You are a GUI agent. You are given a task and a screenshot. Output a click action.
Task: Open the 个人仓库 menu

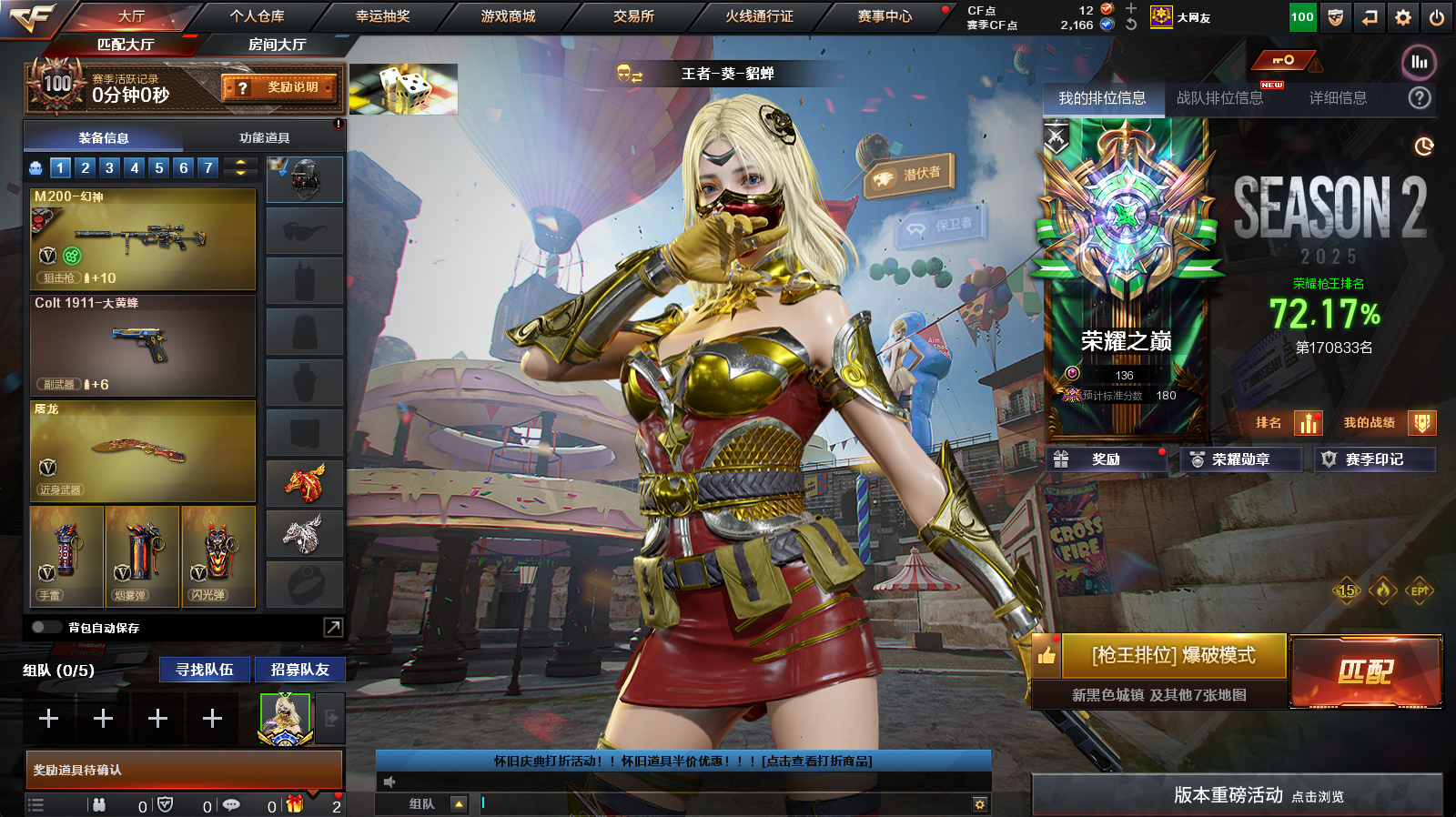(257, 16)
